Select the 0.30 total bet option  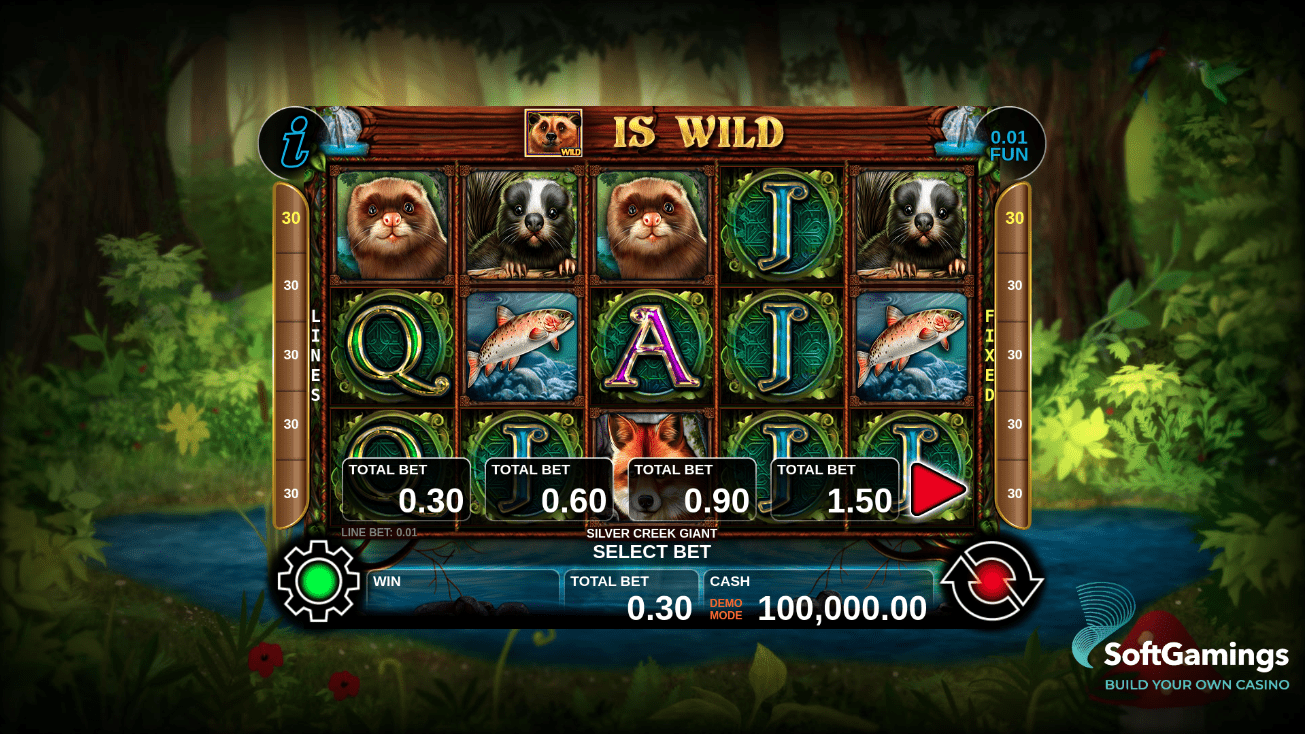point(406,489)
